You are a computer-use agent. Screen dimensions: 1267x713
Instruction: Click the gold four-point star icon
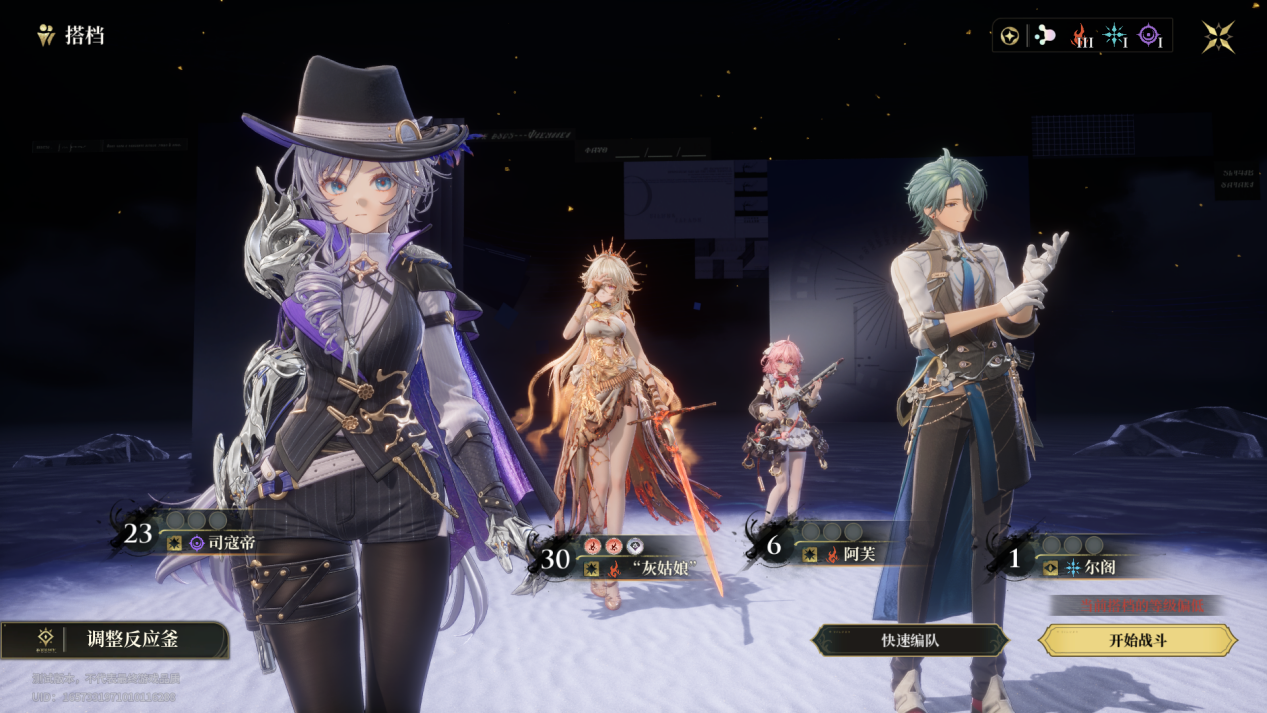pos(1218,37)
